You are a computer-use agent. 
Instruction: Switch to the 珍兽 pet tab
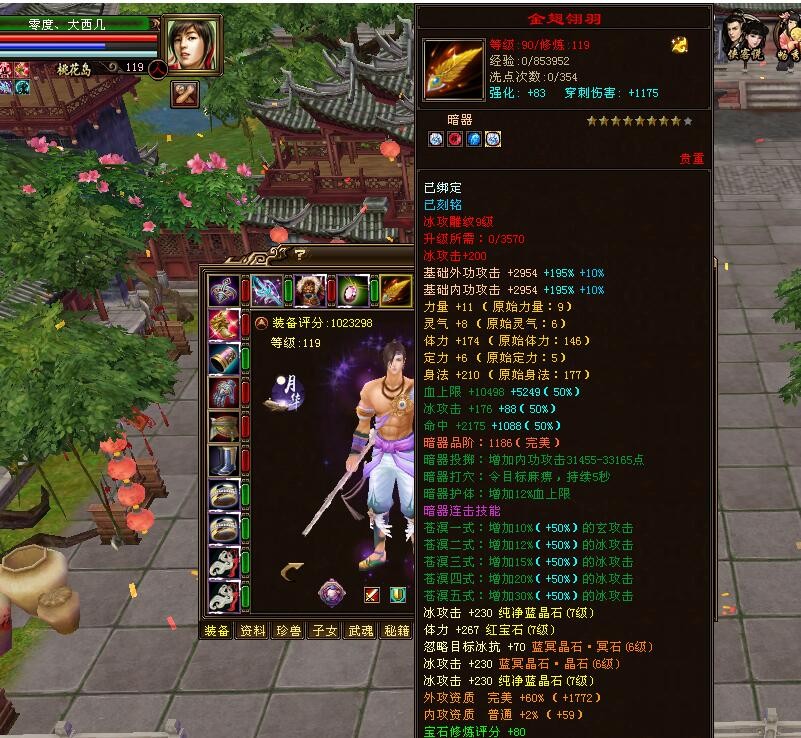[x=289, y=630]
